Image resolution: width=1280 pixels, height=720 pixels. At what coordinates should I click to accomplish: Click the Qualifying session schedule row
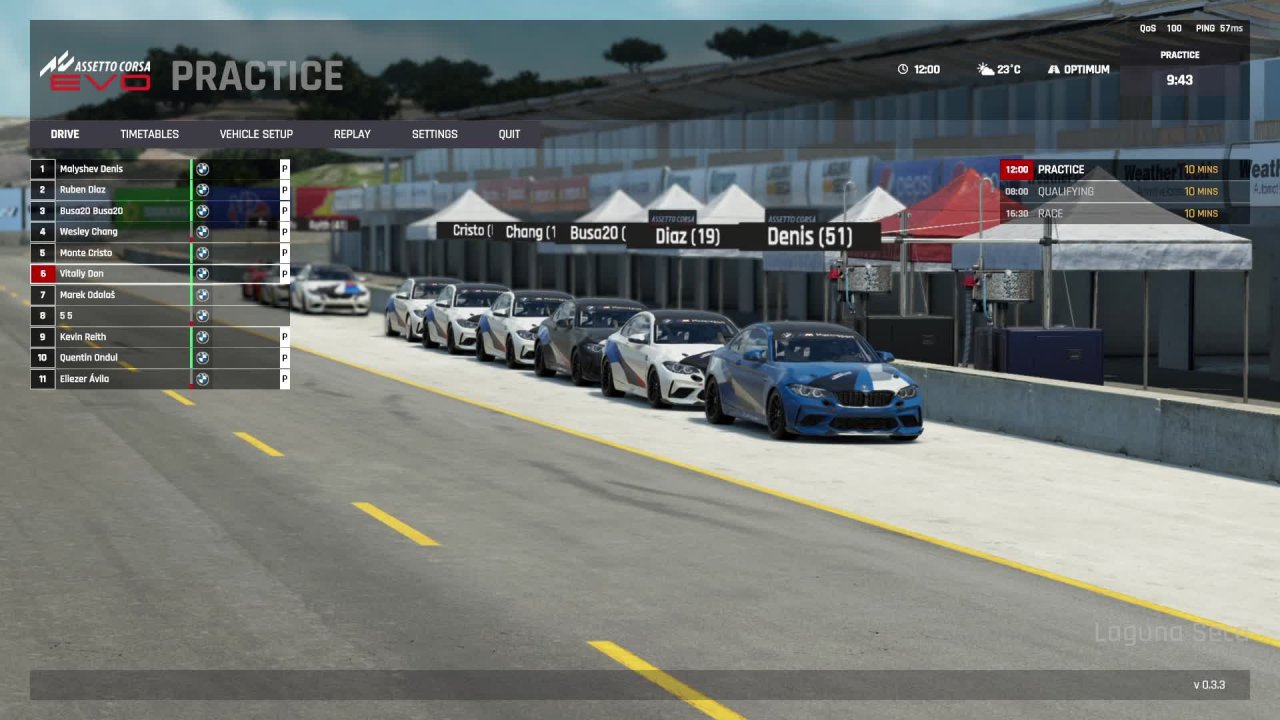pos(1124,192)
